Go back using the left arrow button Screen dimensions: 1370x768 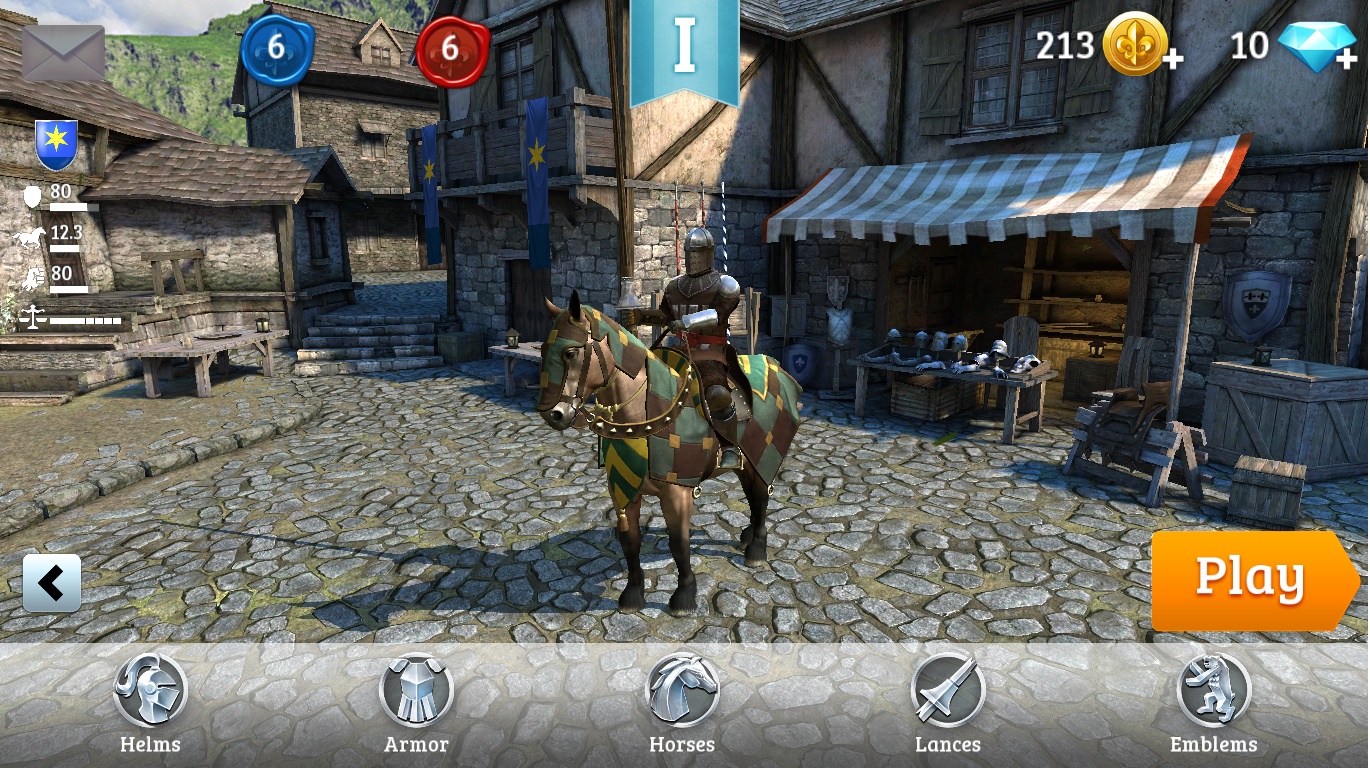(x=51, y=582)
